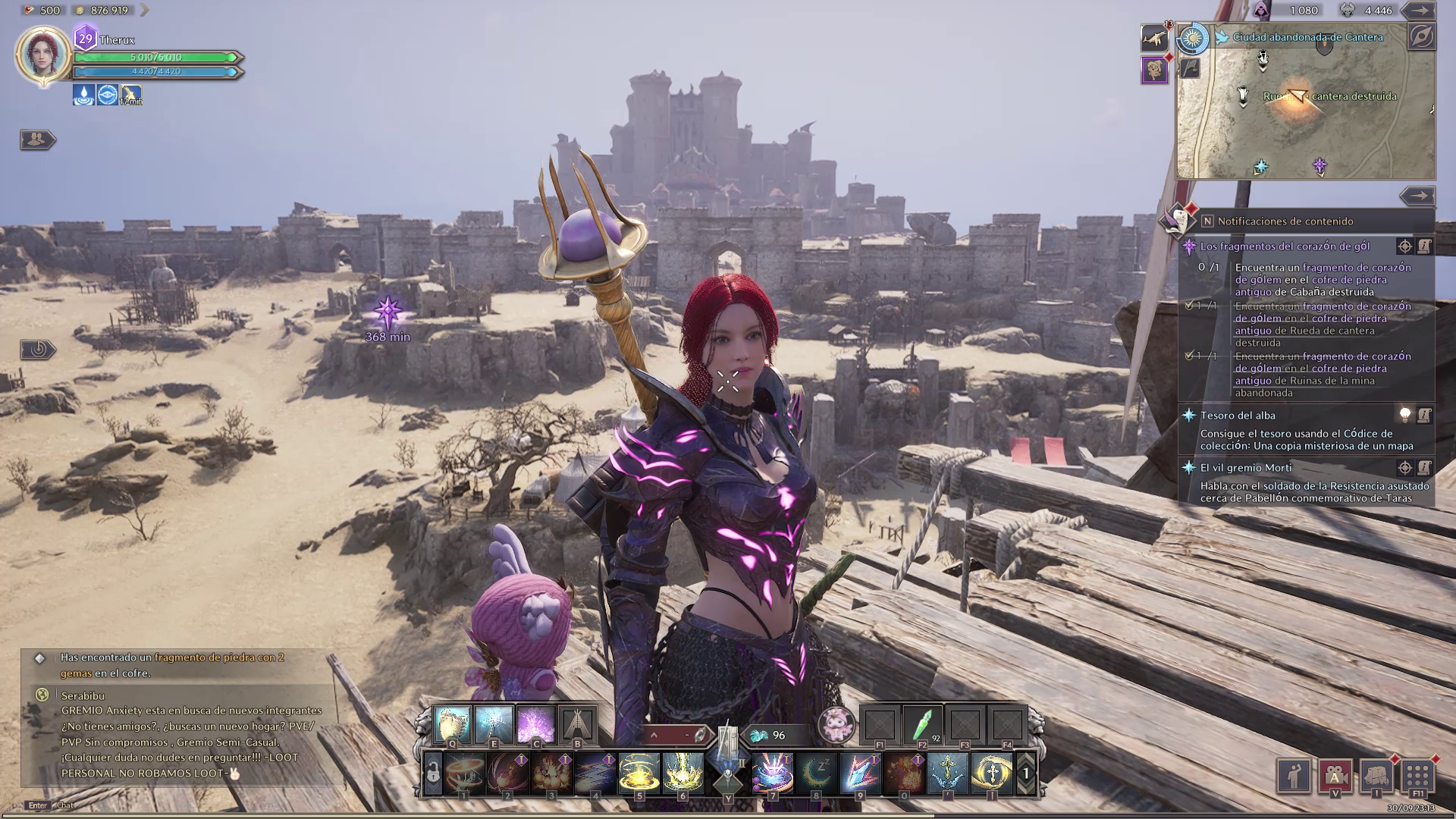The height and width of the screenshot is (819, 1456).
Task: Toggle the skill bar padlock
Action: 433,773
